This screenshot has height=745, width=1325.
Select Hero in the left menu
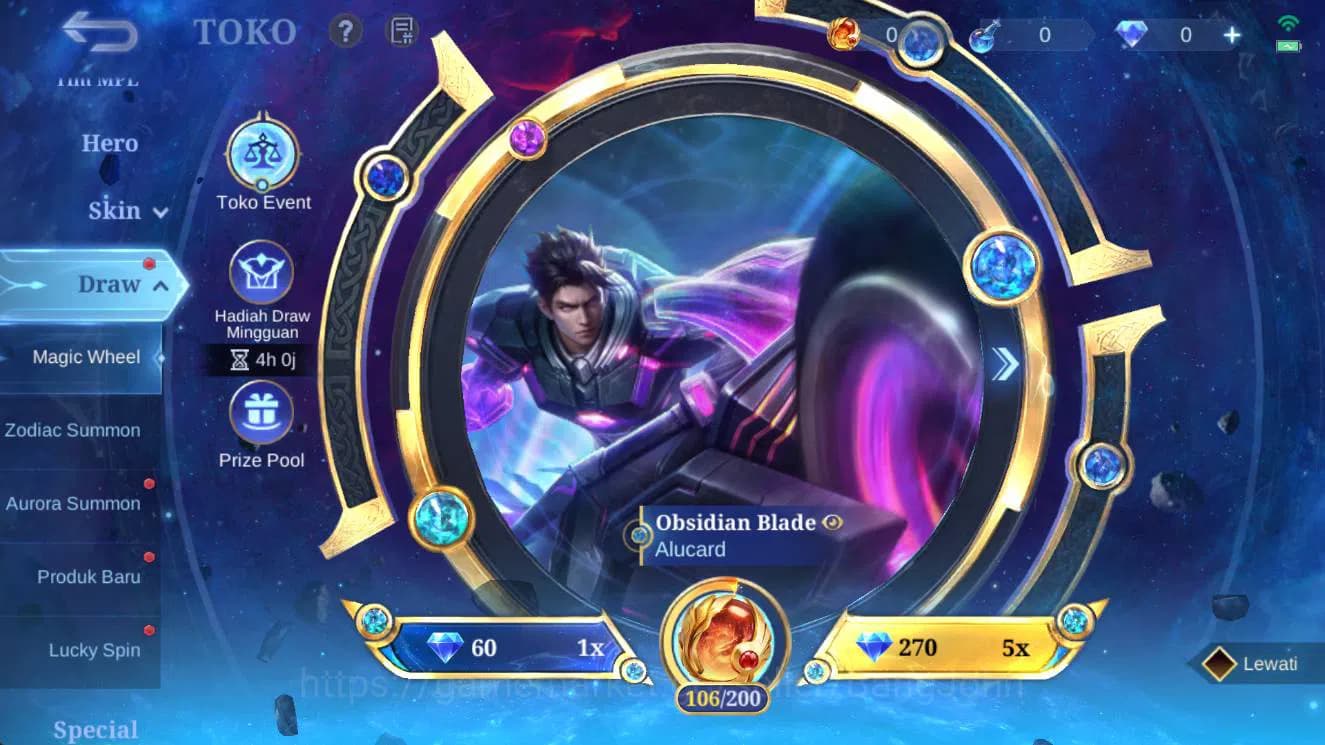(x=108, y=143)
